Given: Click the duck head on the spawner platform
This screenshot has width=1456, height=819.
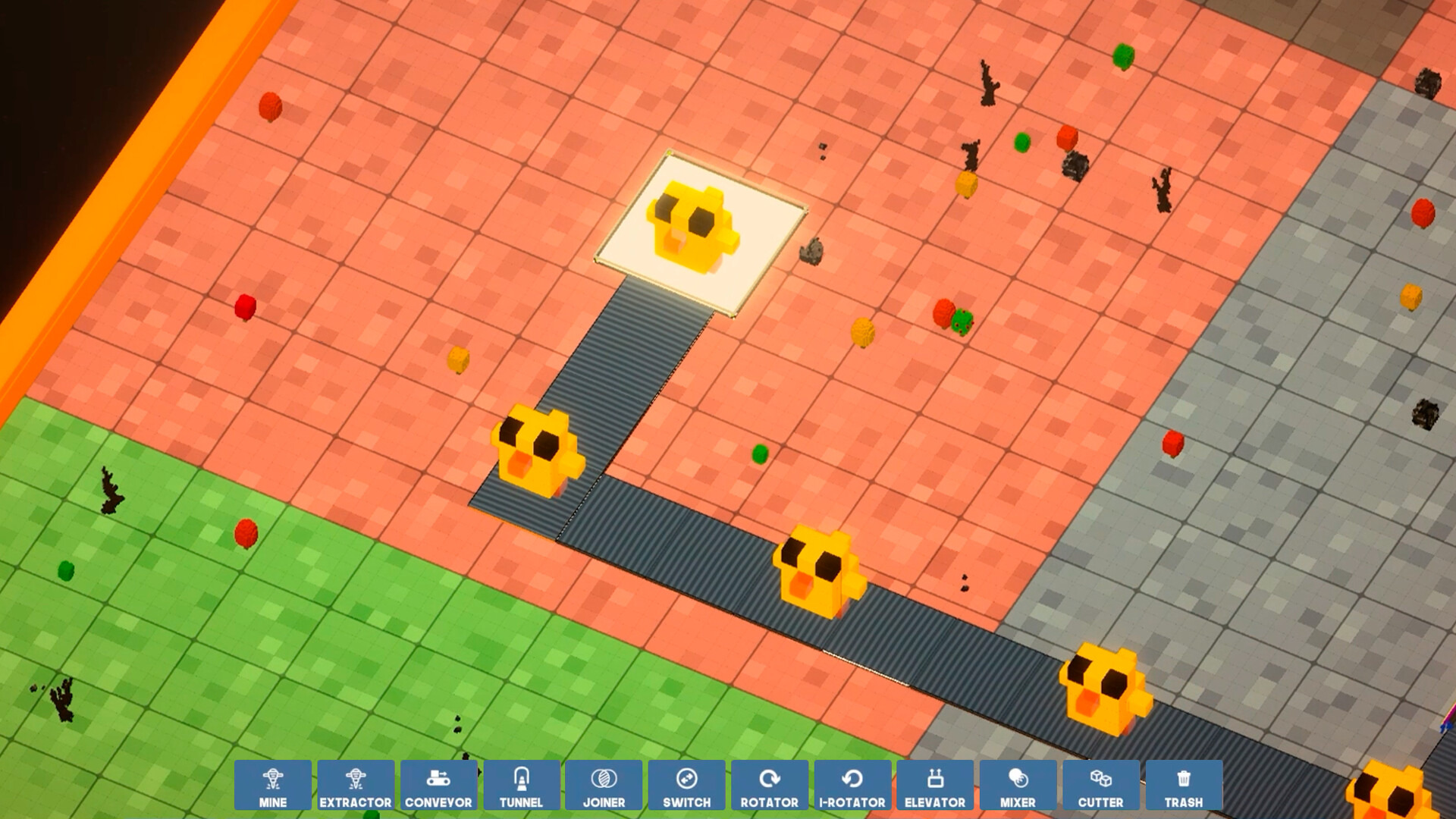Looking at the screenshot, I should pyautogui.click(x=690, y=224).
